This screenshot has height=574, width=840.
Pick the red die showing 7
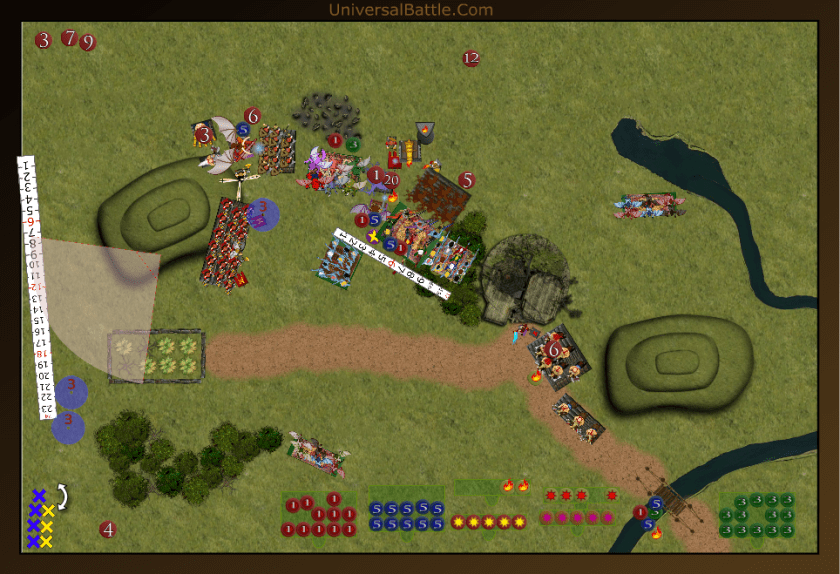(x=69, y=38)
